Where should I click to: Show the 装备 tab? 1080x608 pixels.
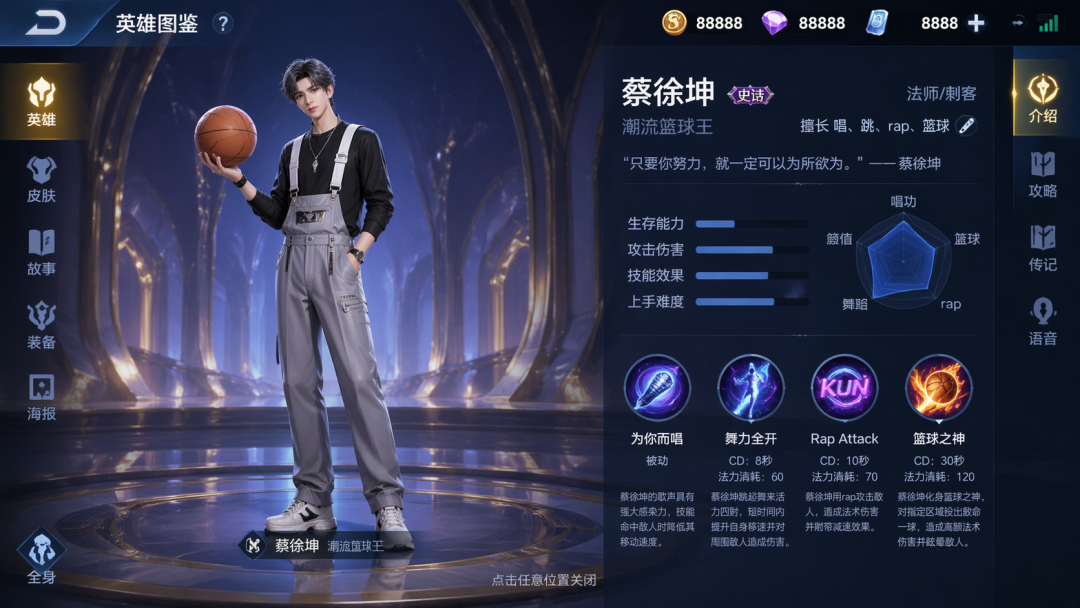[41, 326]
